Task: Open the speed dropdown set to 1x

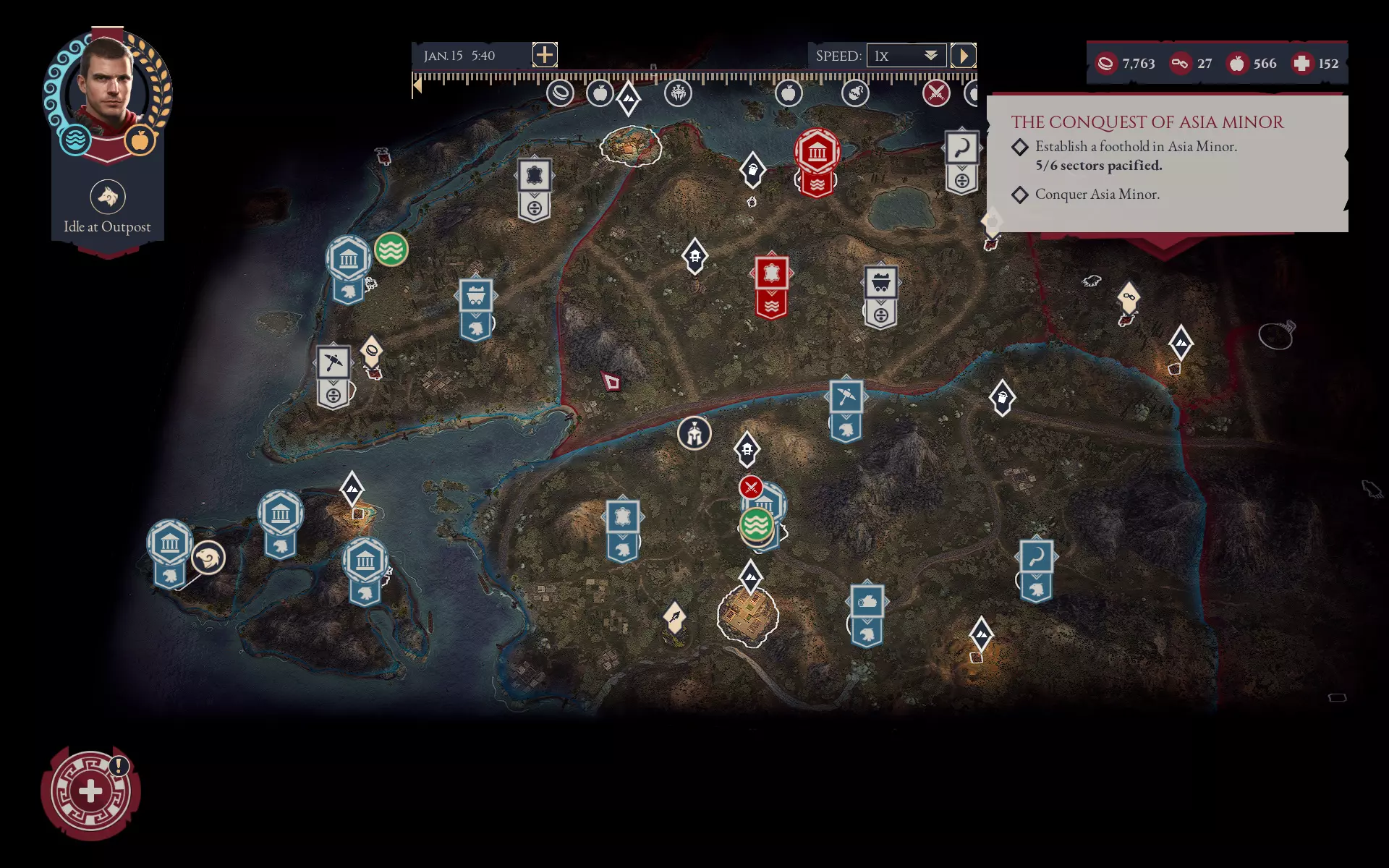Action: point(906,56)
